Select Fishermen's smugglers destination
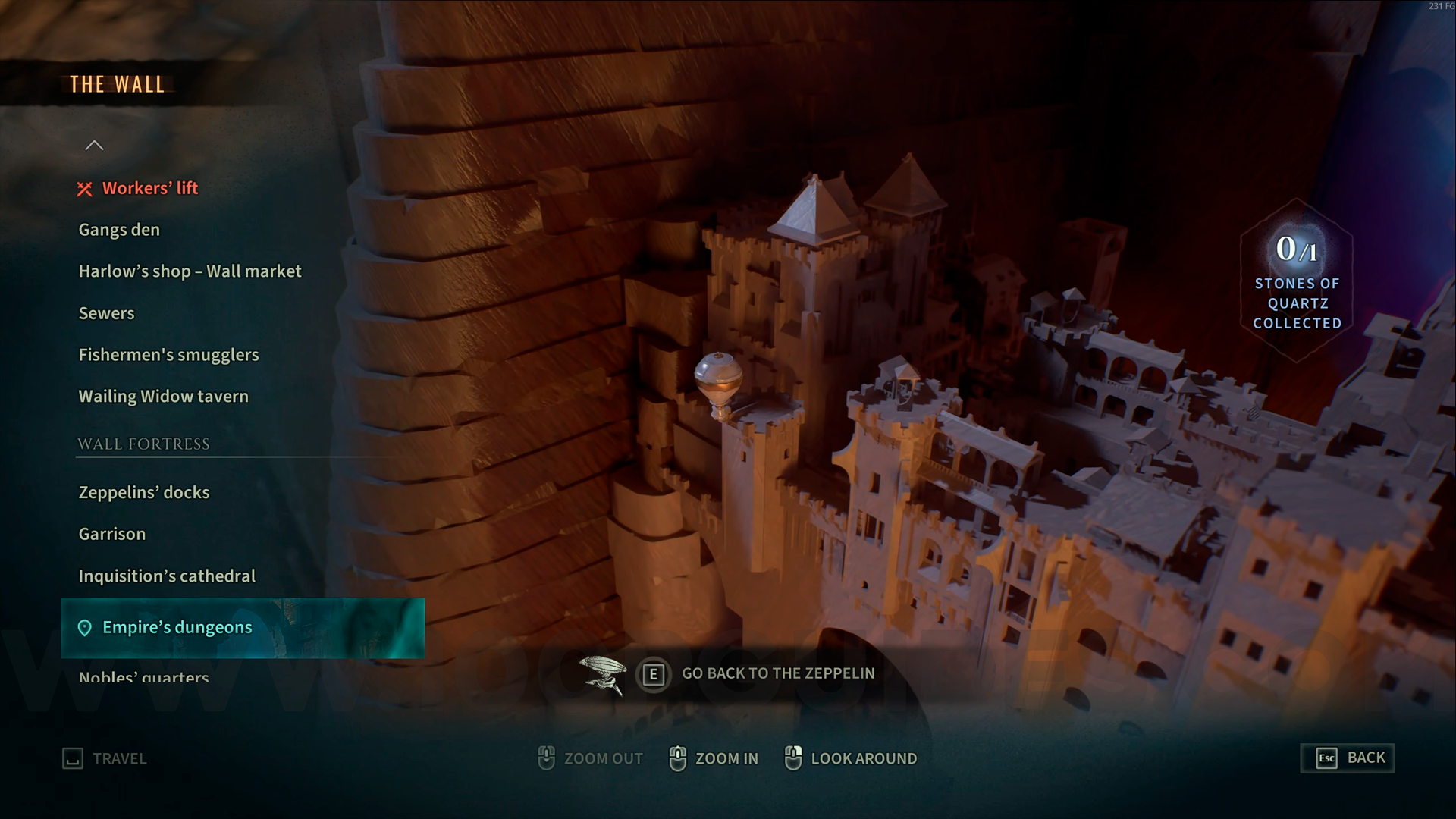The height and width of the screenshot is (819, 1456). click(x=168, y=355)
